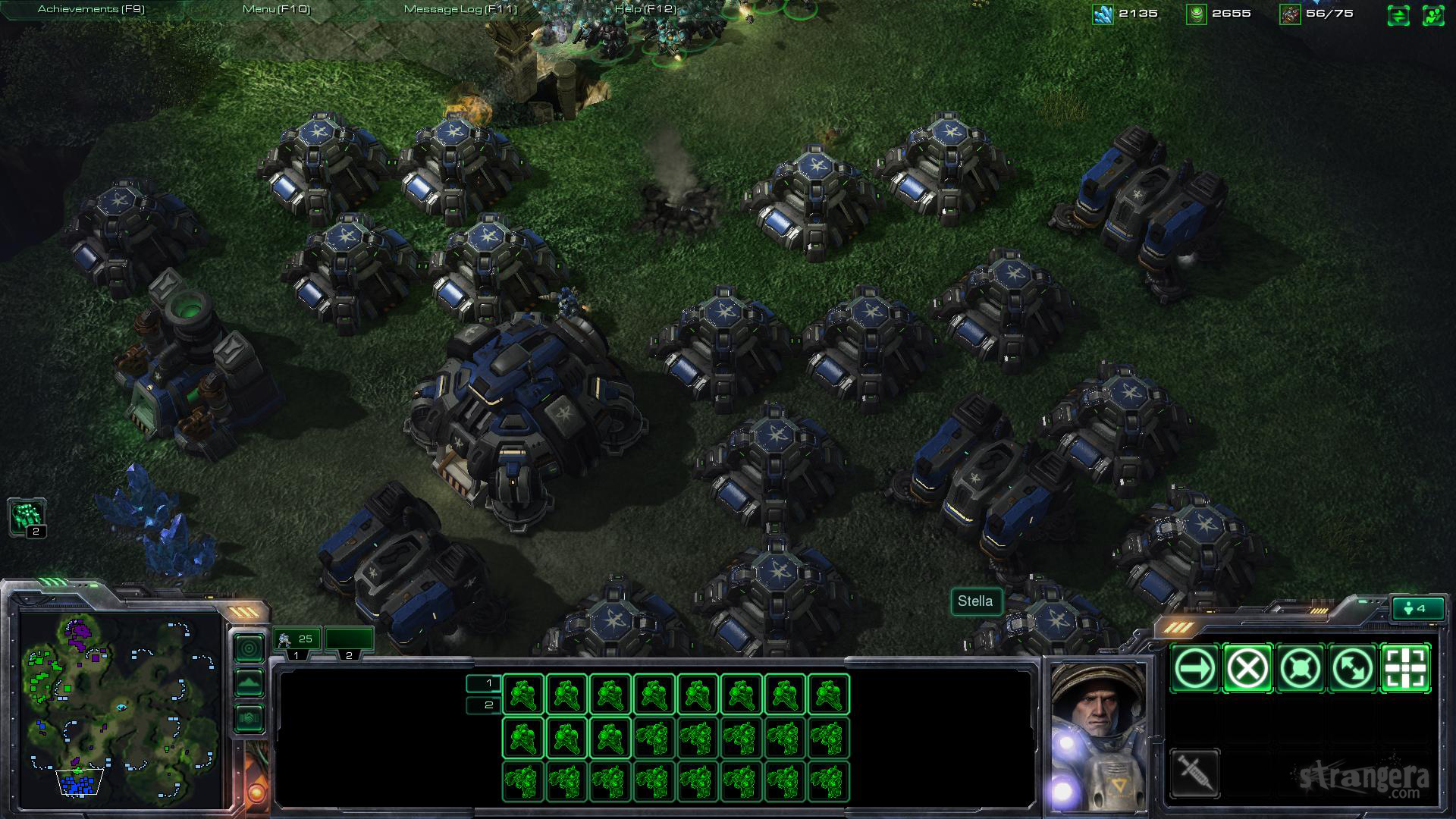Open the Achievements panel
Viewport: 1456px width, 819px height.
91,9
